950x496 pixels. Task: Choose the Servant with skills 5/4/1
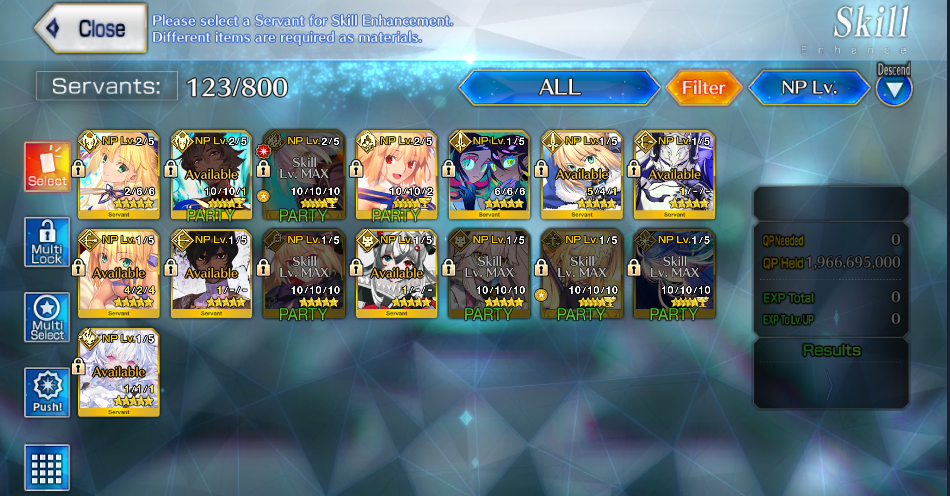[x=582, y=174]
